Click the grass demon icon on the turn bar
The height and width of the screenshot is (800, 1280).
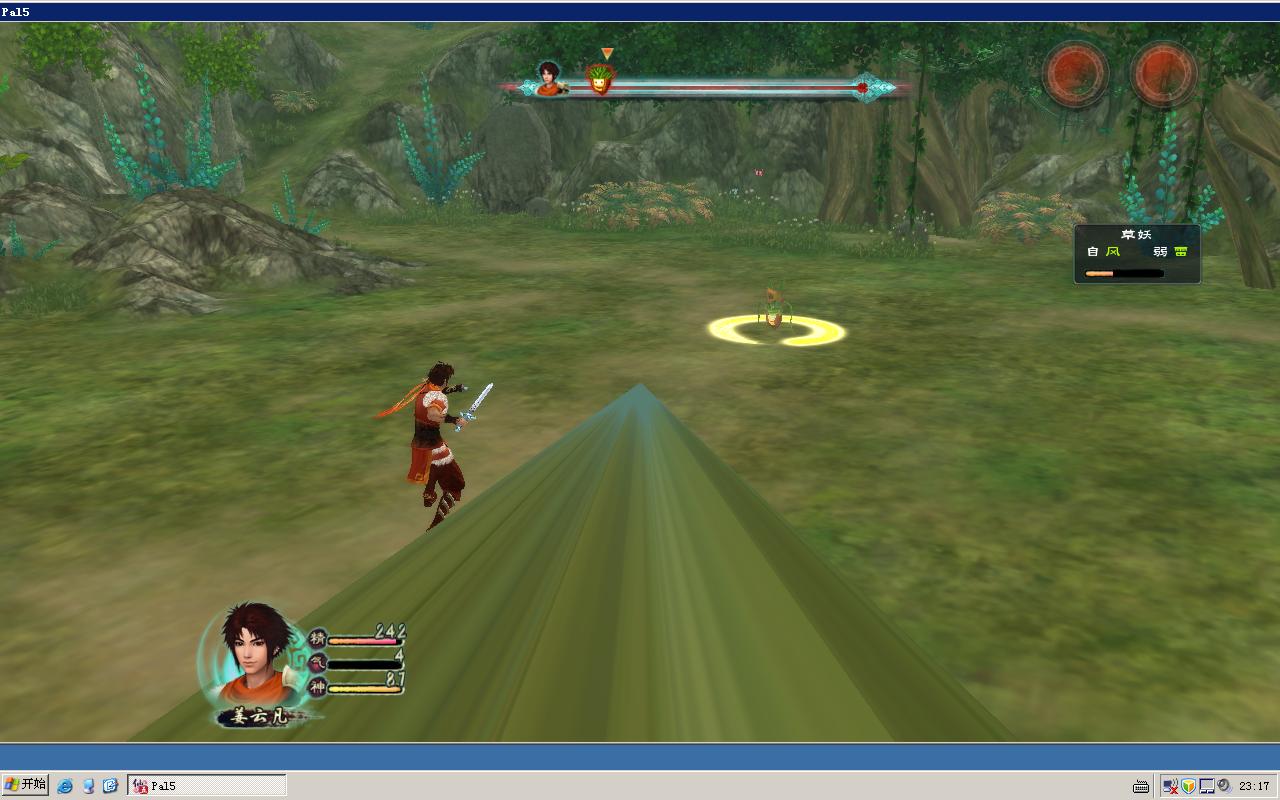click(x=599, y=79)
